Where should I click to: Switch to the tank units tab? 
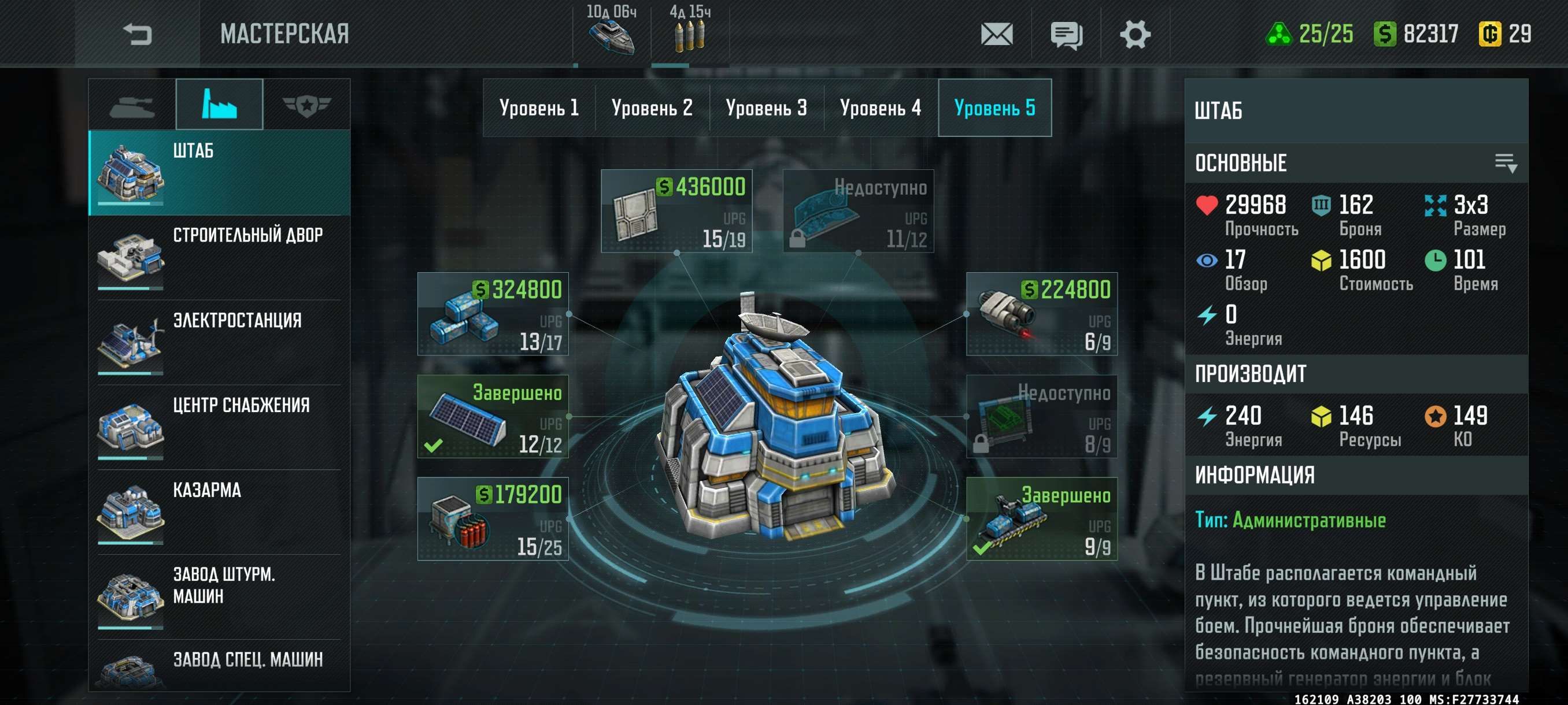(132, 105)
